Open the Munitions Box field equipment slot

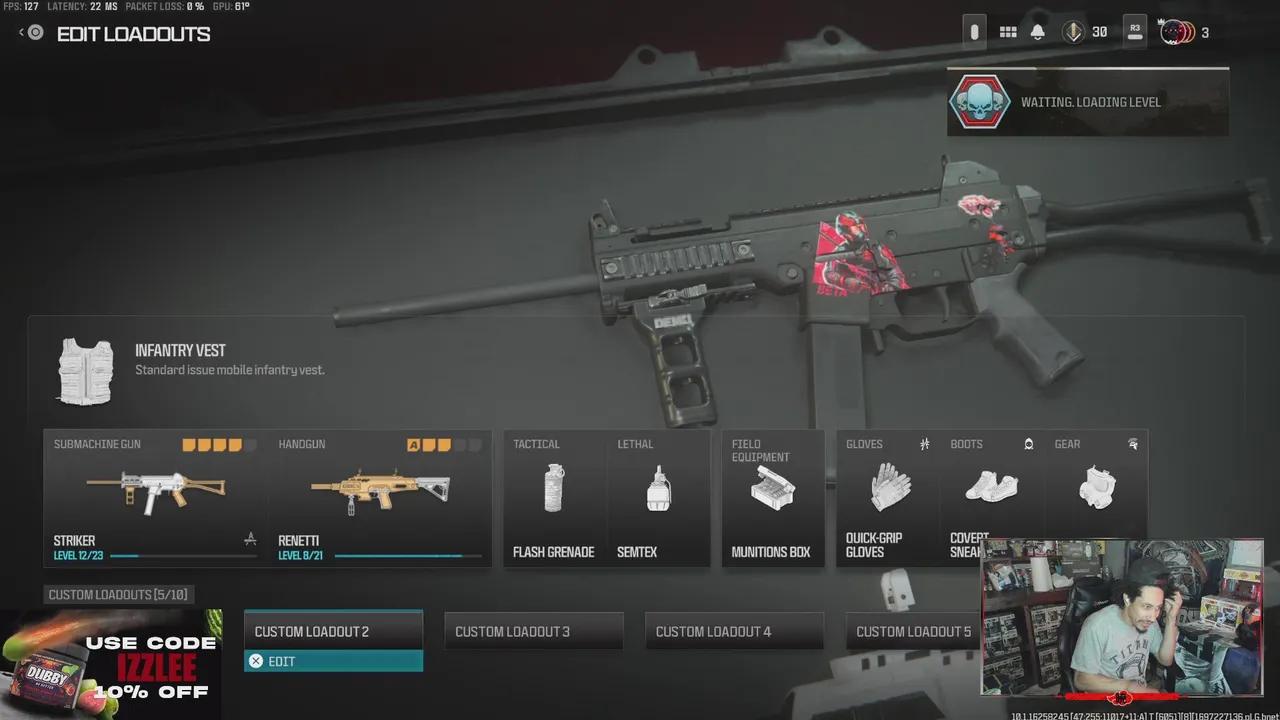pyautogui.click(x=773, y=497)
